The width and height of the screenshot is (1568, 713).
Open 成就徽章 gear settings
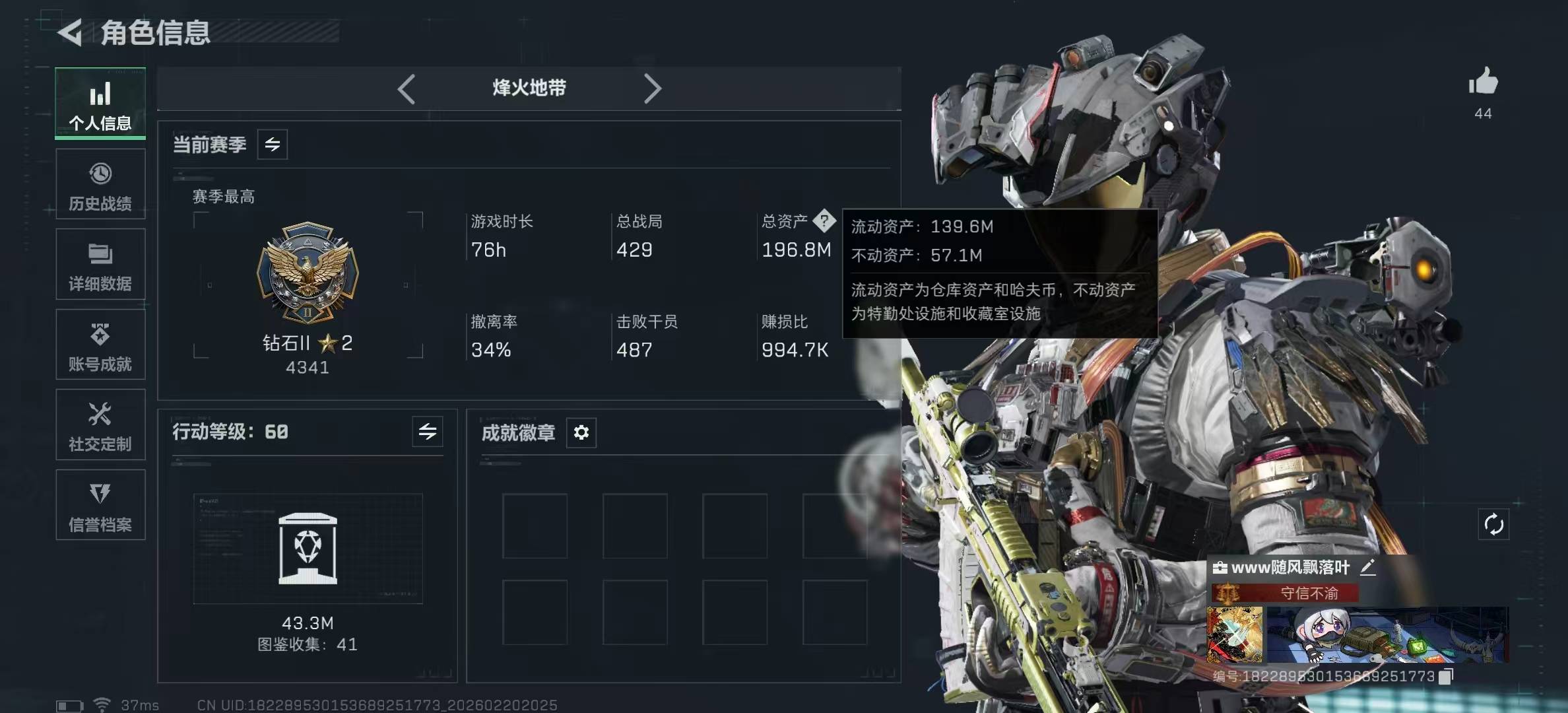[x=581, y=432]
